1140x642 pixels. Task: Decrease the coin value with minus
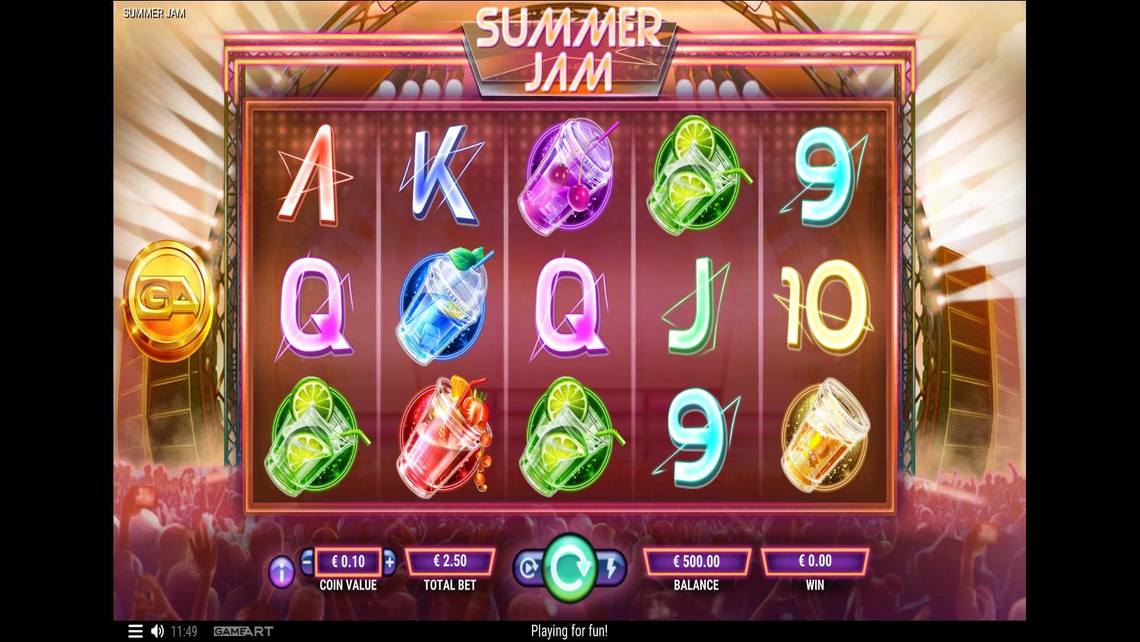[x=307, y=561]
